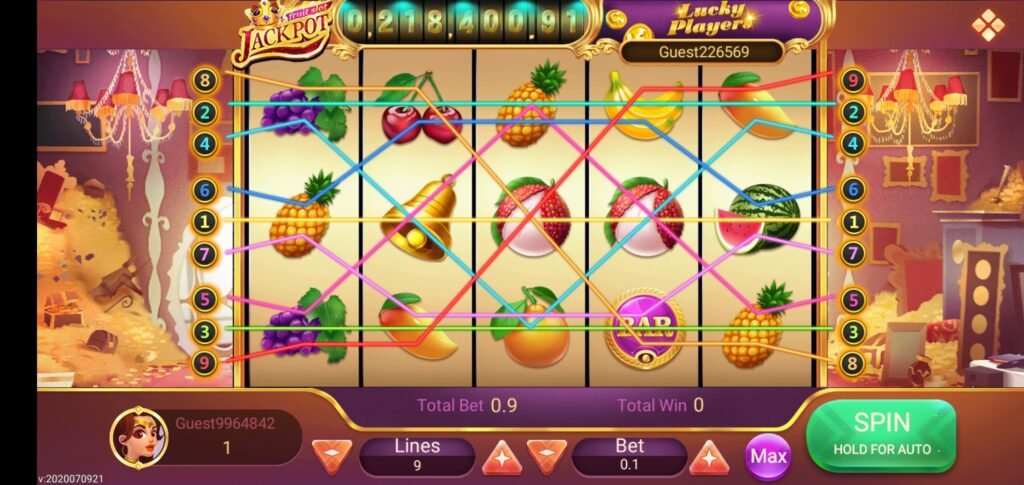Image resolution: width=1024 pixels, height=485 pixels.
Task: Hit the green SPIN button
Action: tap(880, 434)
